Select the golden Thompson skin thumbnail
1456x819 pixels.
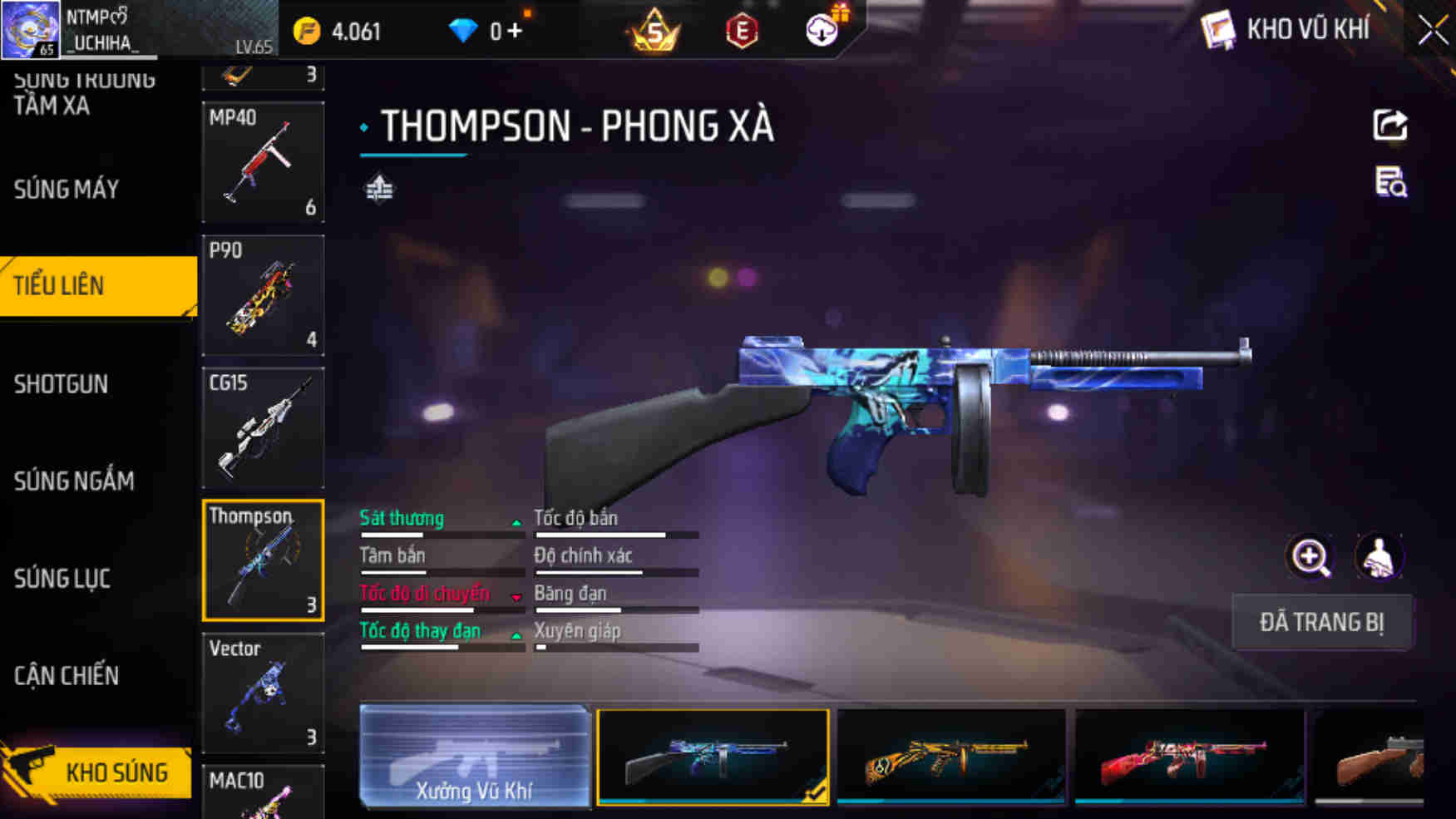[x=948, y=756]
